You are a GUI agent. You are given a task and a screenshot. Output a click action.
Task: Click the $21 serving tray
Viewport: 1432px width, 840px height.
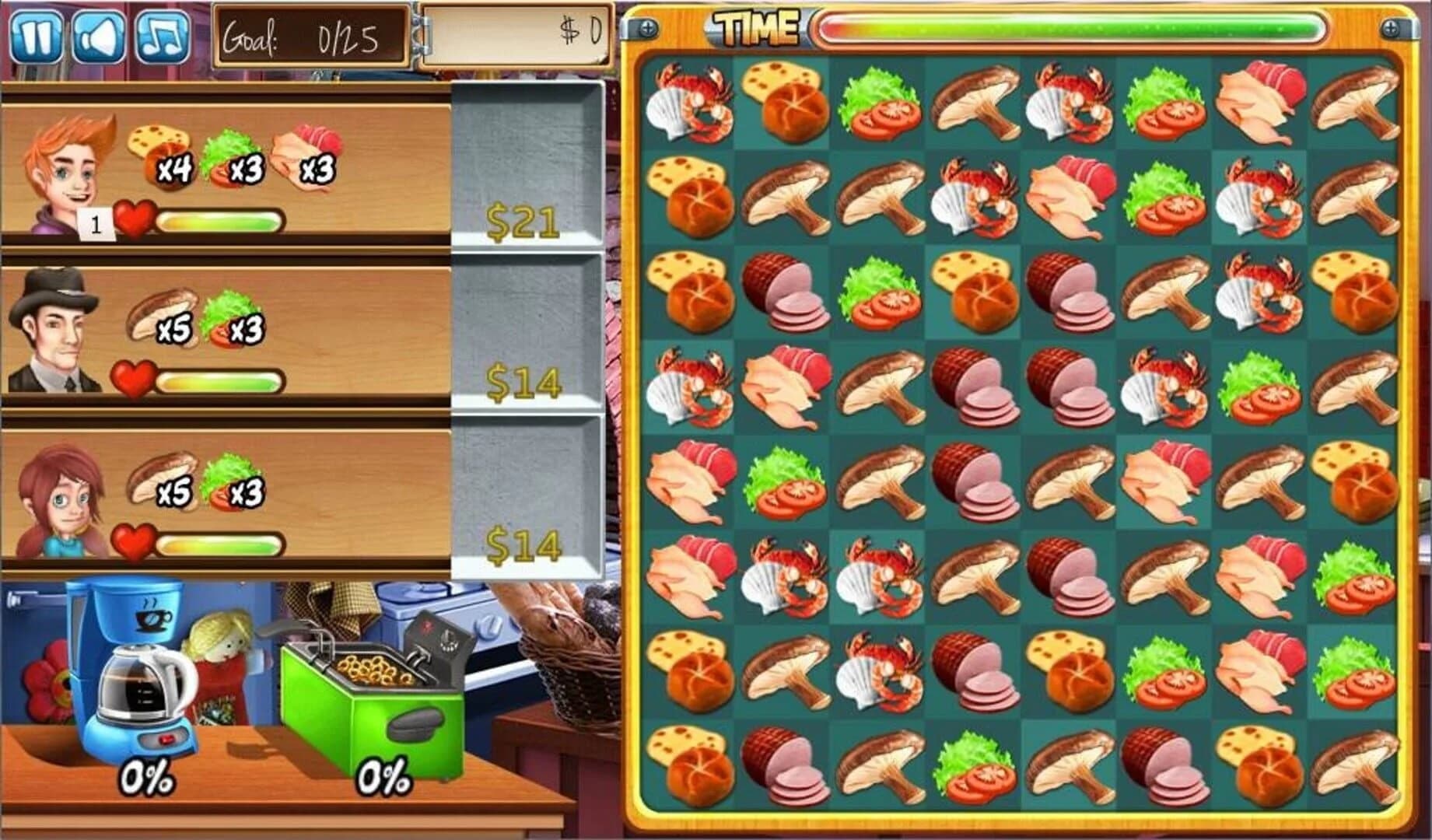(523, 218)
